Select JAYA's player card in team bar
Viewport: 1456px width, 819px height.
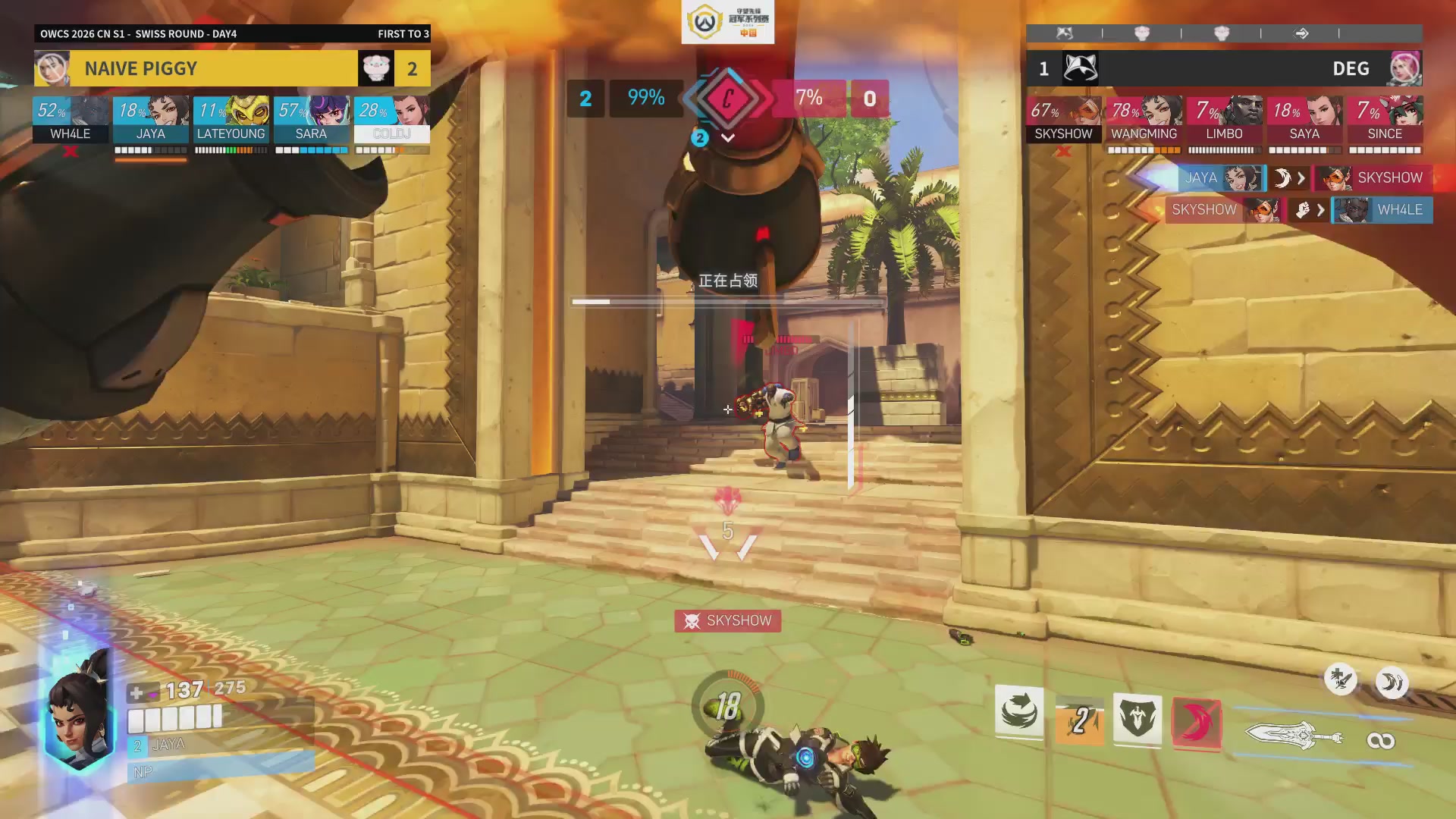(150, 119)
